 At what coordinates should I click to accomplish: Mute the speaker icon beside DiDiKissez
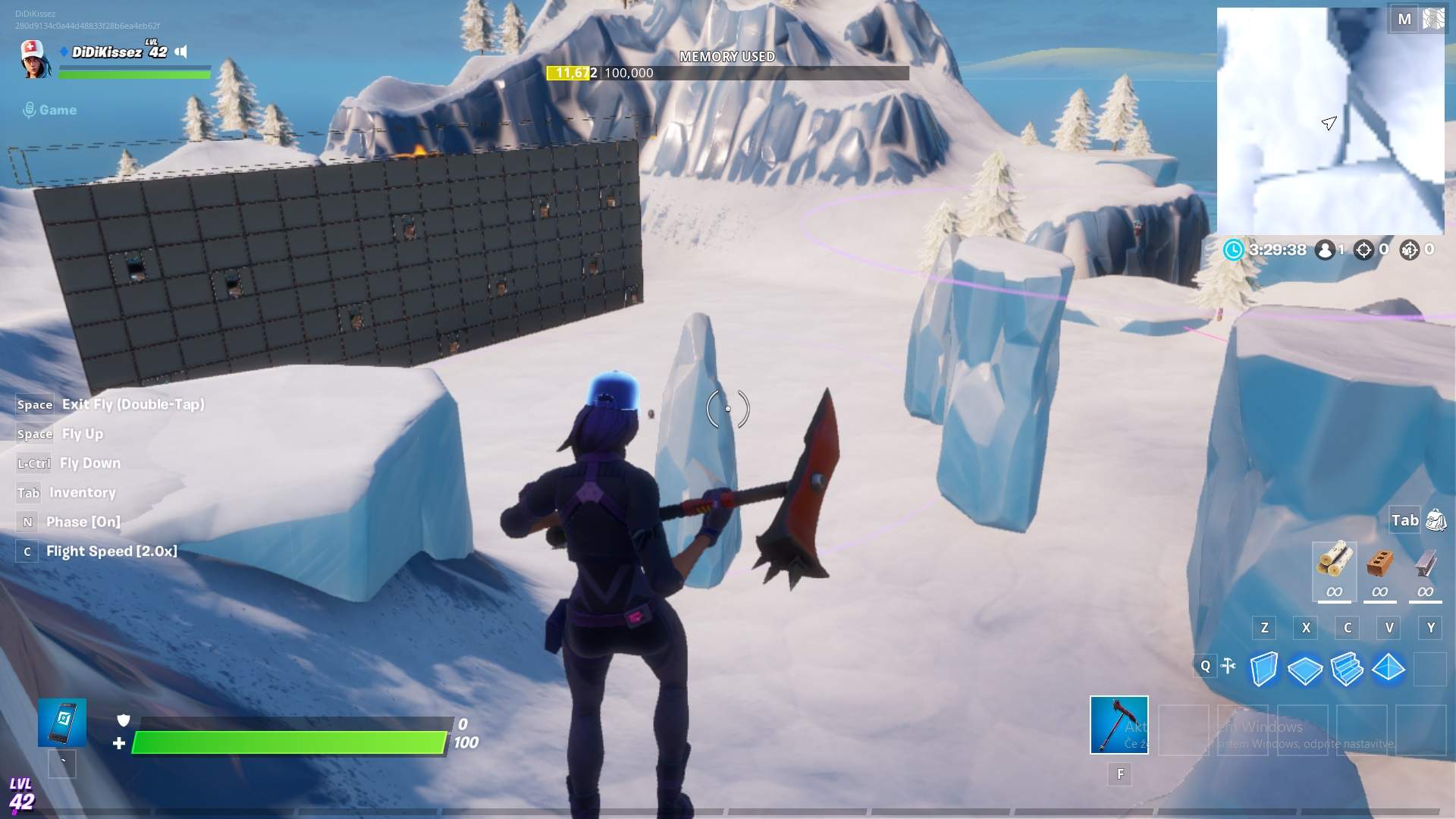click(180, 53)
